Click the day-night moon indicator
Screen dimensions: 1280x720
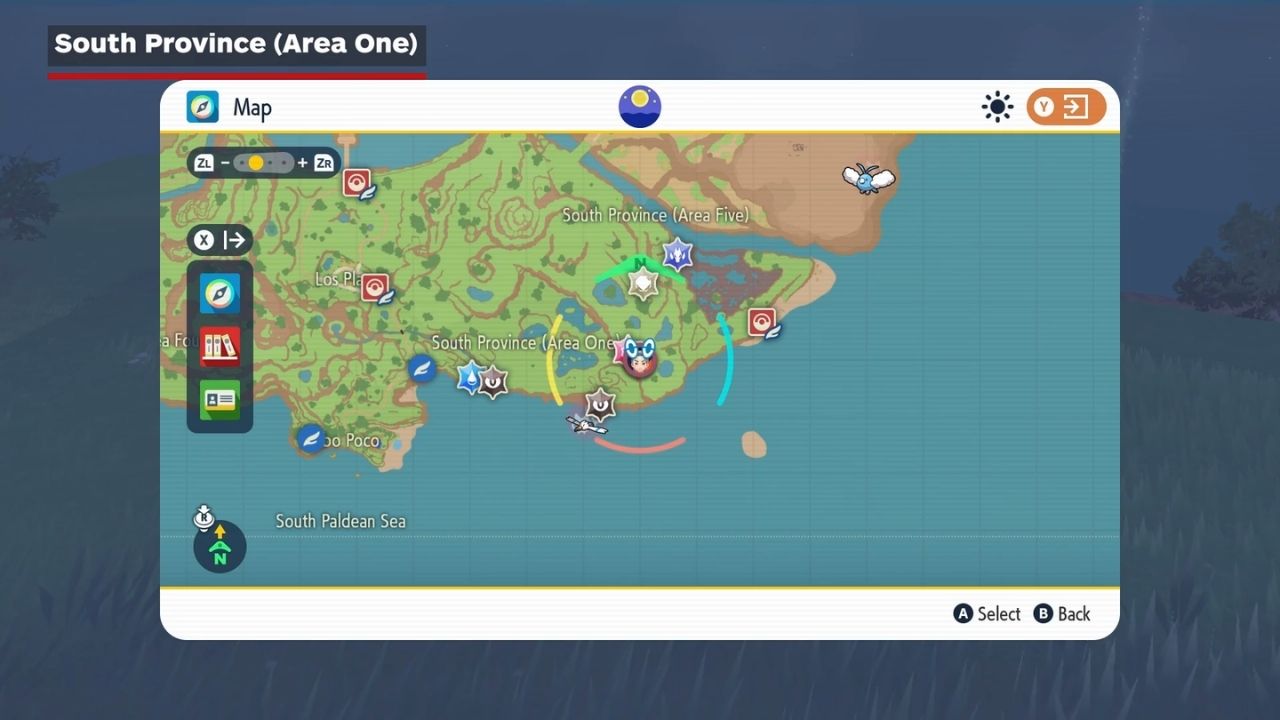tap(640, 107)
